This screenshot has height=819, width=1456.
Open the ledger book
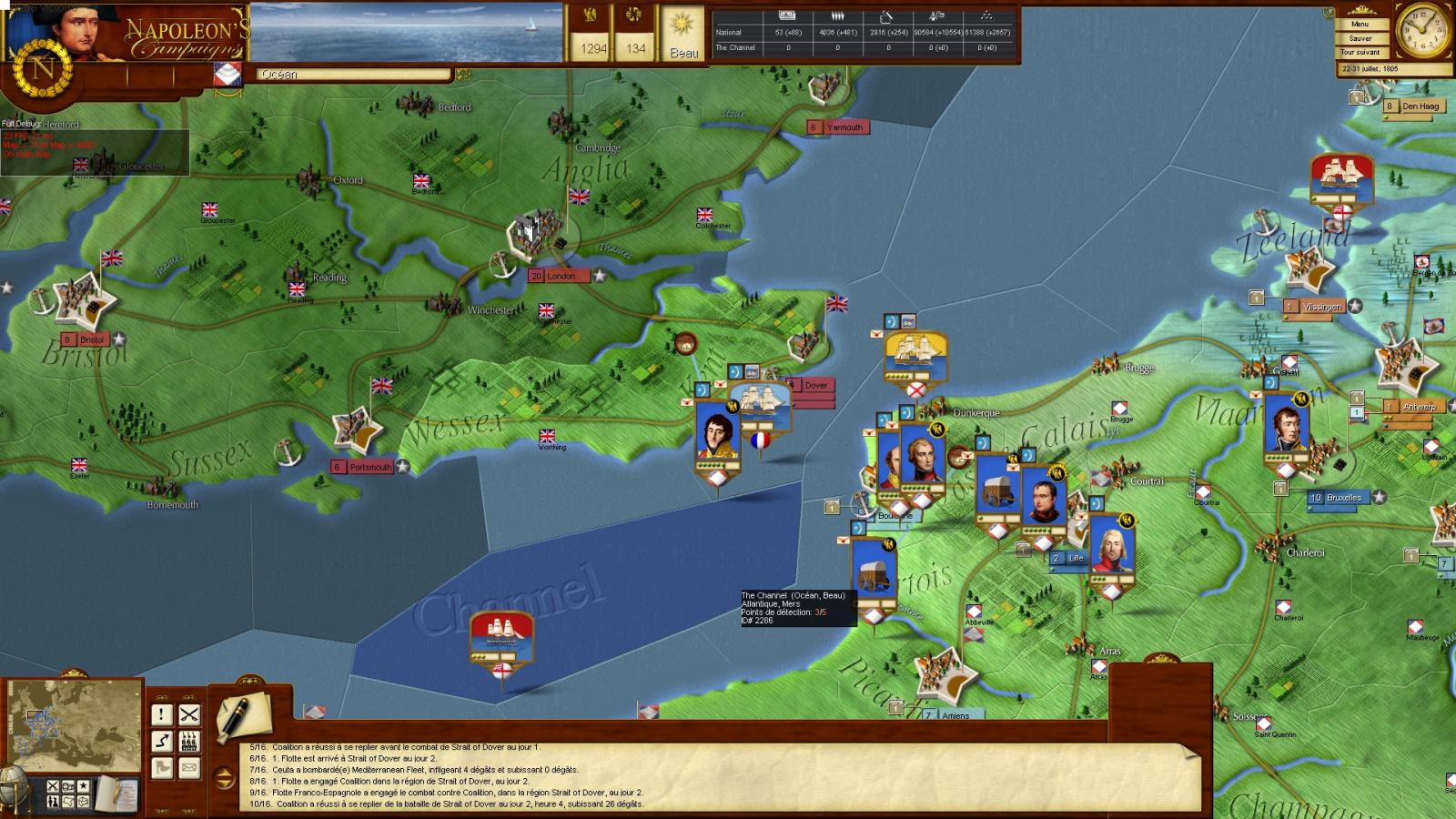(116, 792)
